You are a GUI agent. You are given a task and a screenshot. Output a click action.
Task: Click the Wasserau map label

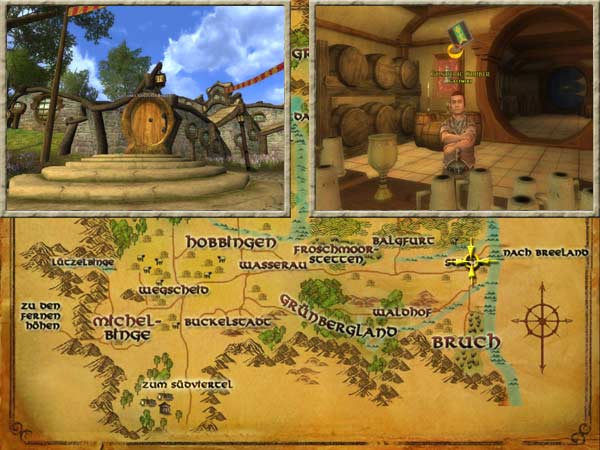click(270, 266)
